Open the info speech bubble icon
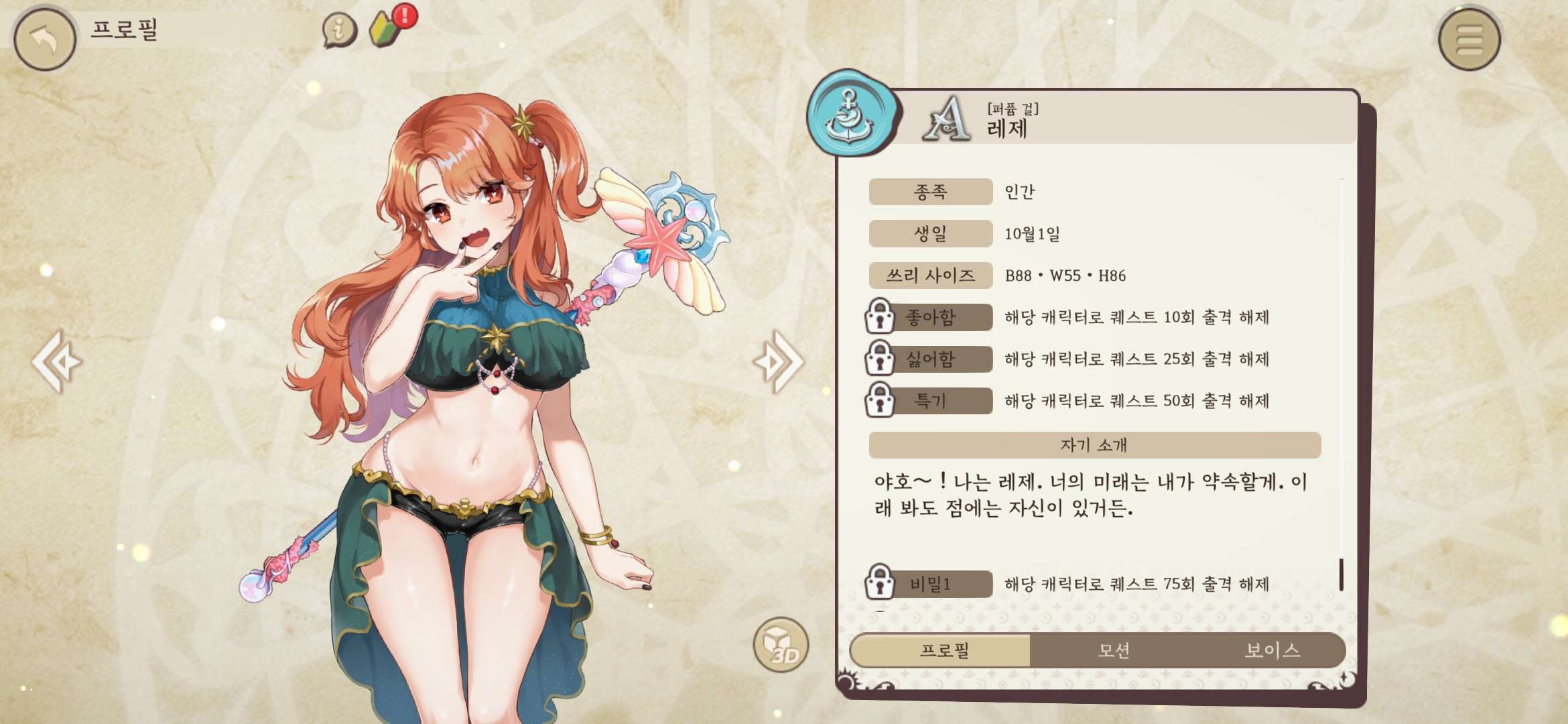1568x724 pixels. (x=339, y=29)
